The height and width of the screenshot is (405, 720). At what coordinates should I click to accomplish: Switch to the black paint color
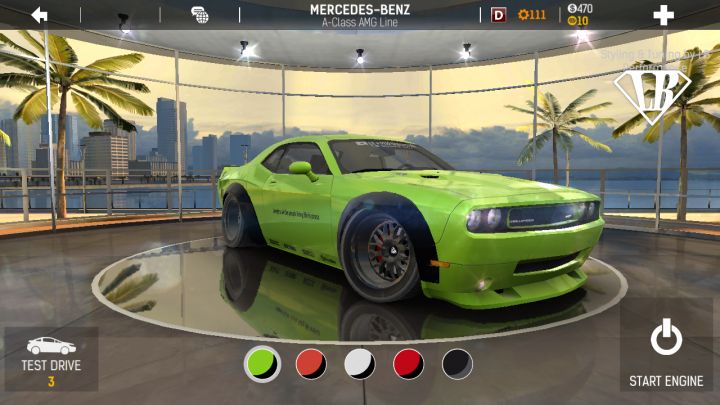coord(457,364)
